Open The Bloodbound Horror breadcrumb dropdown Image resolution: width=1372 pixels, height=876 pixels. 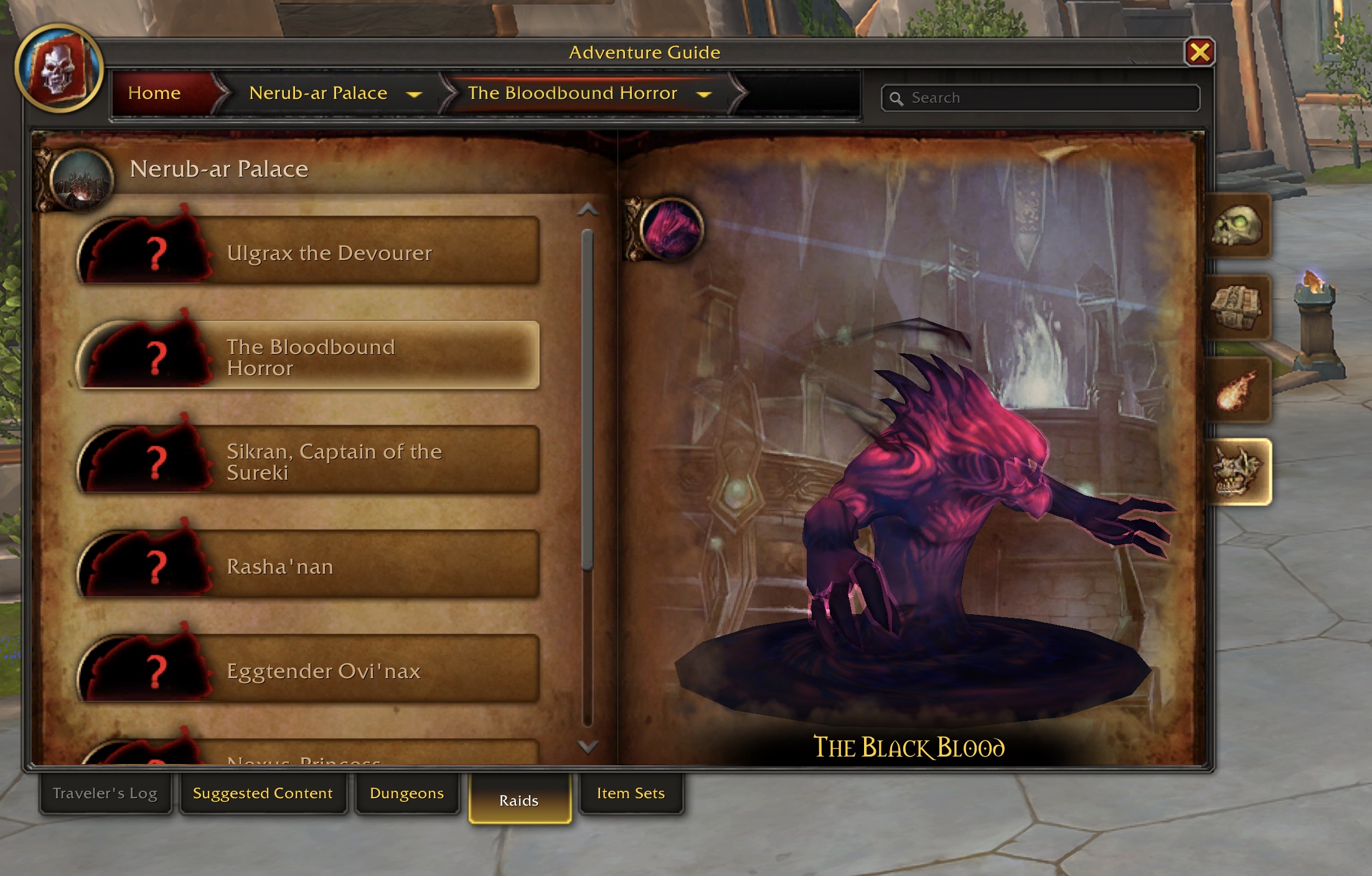pyautogui.click(x=703, y=94)
